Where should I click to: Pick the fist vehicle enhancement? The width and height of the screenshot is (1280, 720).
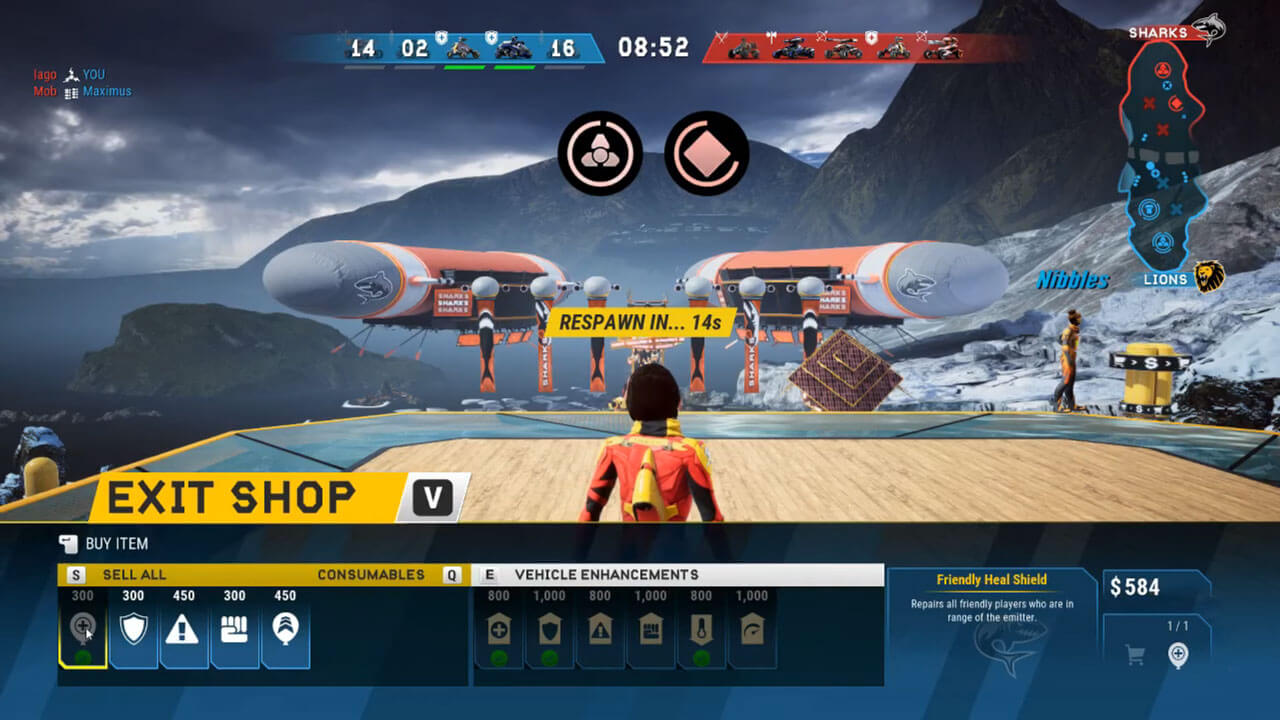[651, 630]
